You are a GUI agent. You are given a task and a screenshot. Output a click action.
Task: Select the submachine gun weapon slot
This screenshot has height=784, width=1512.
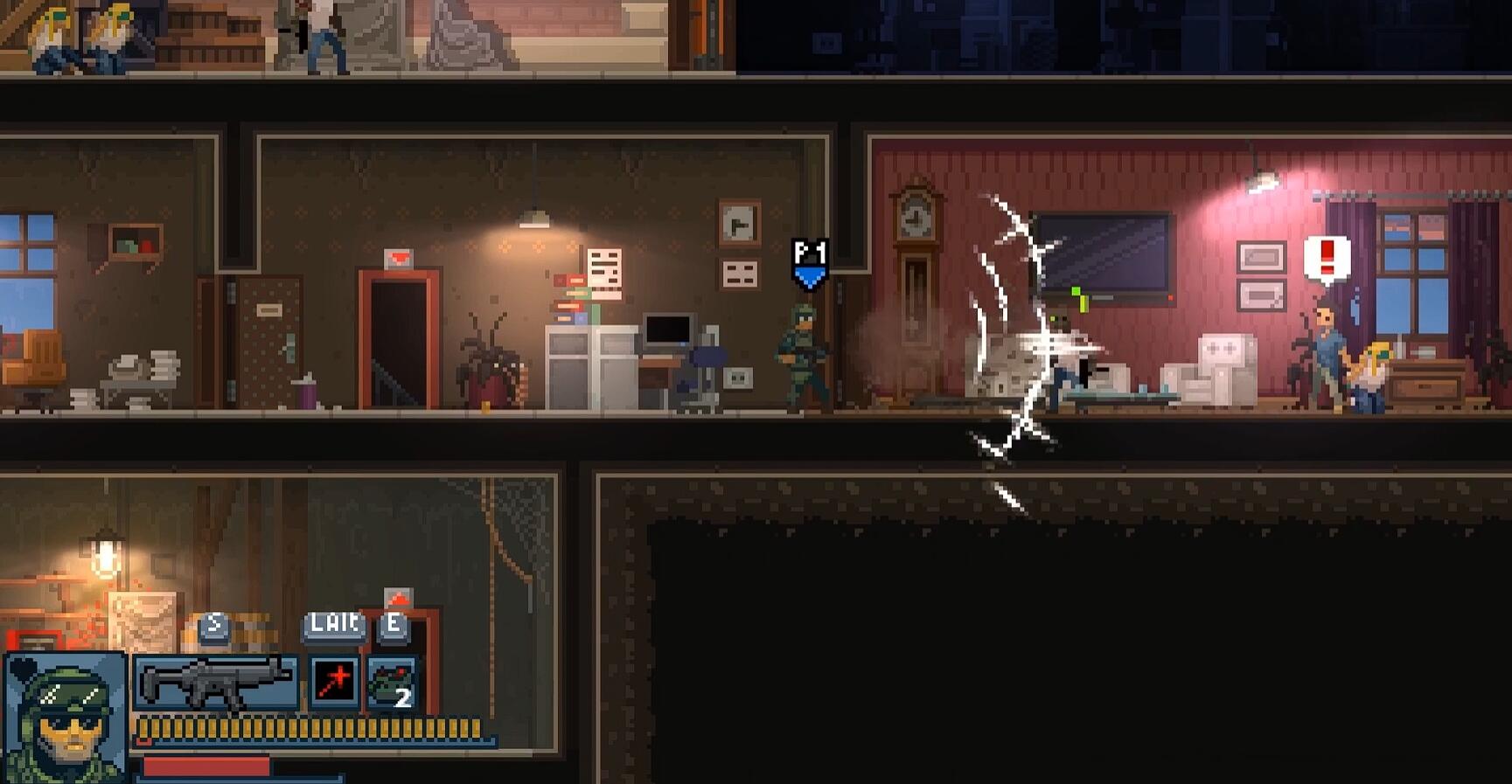click(215, 683)
